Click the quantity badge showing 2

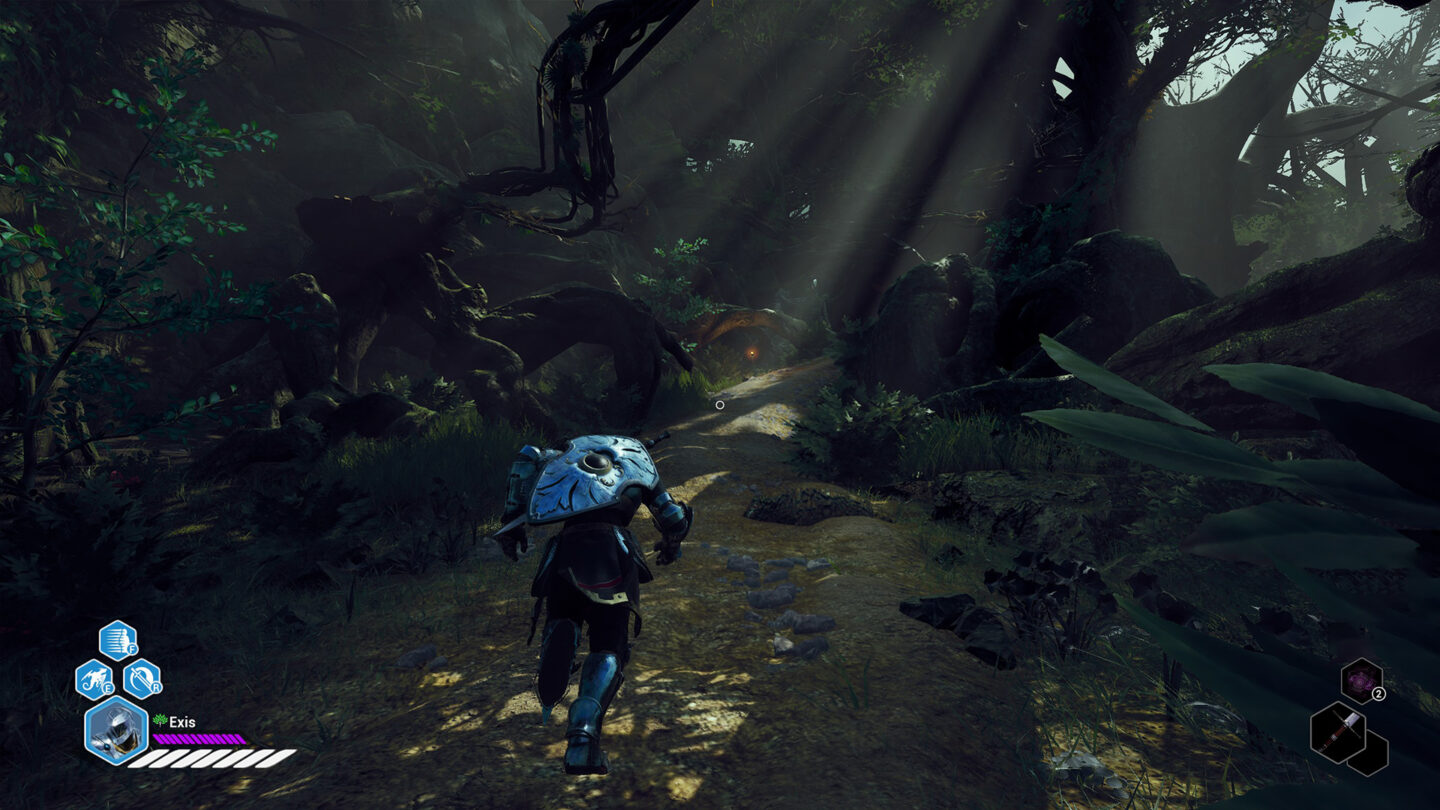click(1379, 693)
